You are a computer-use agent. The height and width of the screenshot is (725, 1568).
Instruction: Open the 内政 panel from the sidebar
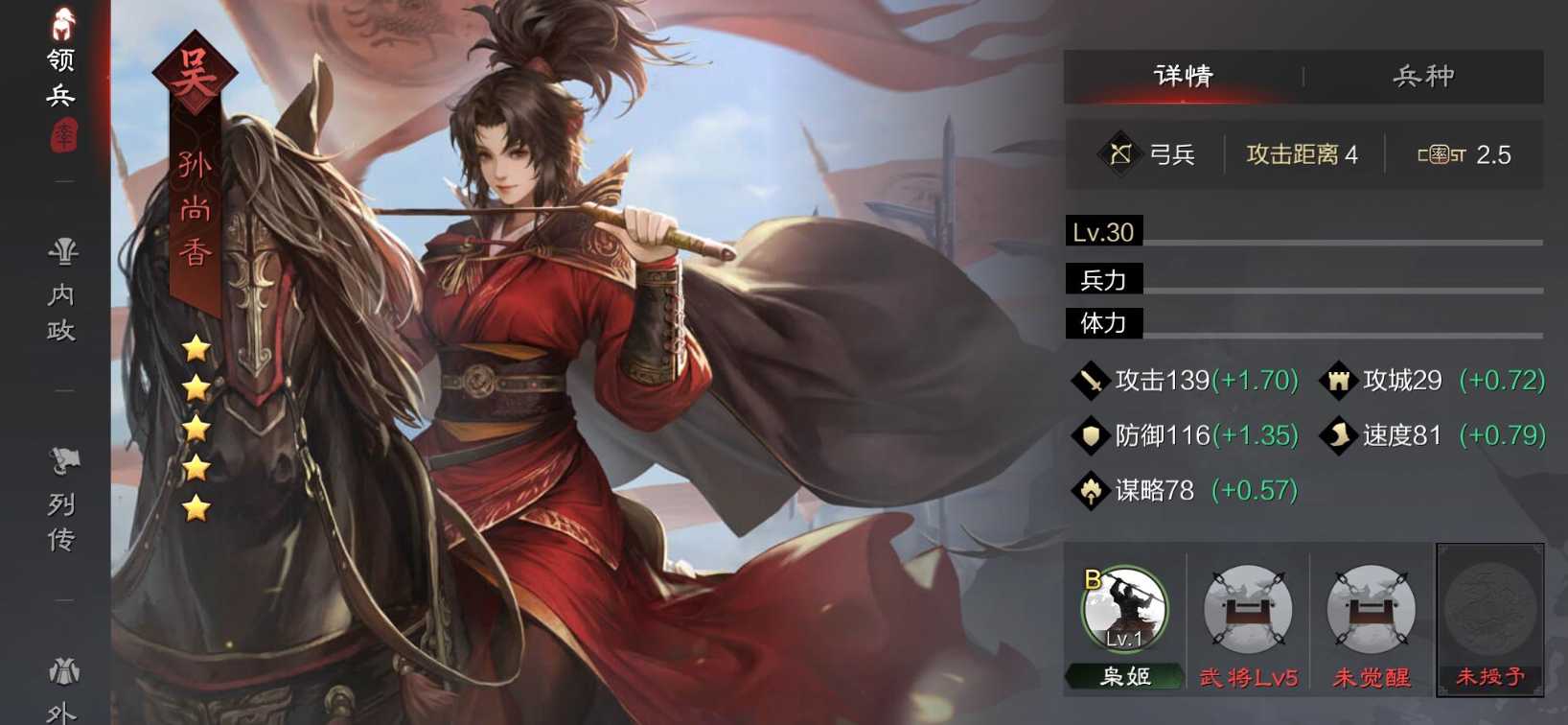[63, 288]
